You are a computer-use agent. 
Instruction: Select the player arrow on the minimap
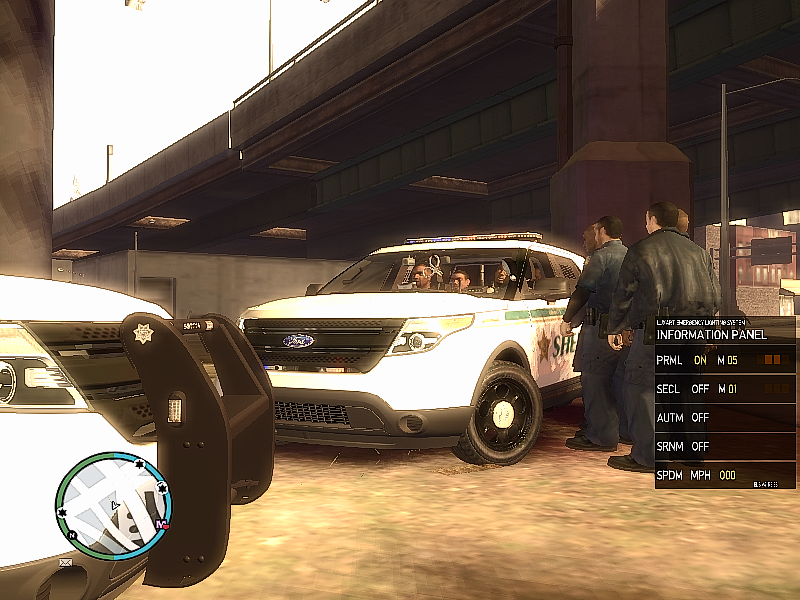coord(116,505)
